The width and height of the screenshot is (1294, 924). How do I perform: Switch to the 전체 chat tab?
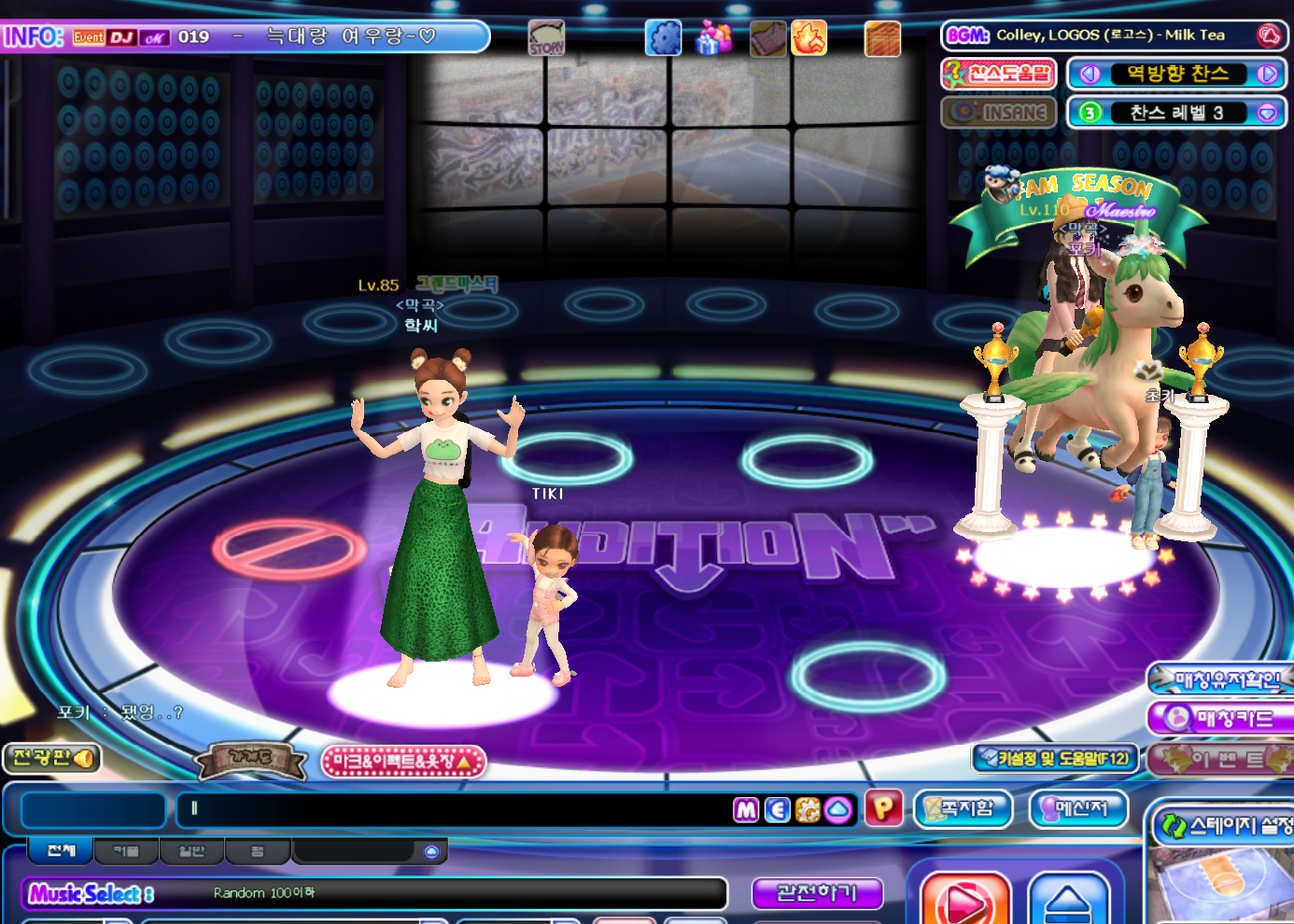pyautogui.click(x=61, y=850)
